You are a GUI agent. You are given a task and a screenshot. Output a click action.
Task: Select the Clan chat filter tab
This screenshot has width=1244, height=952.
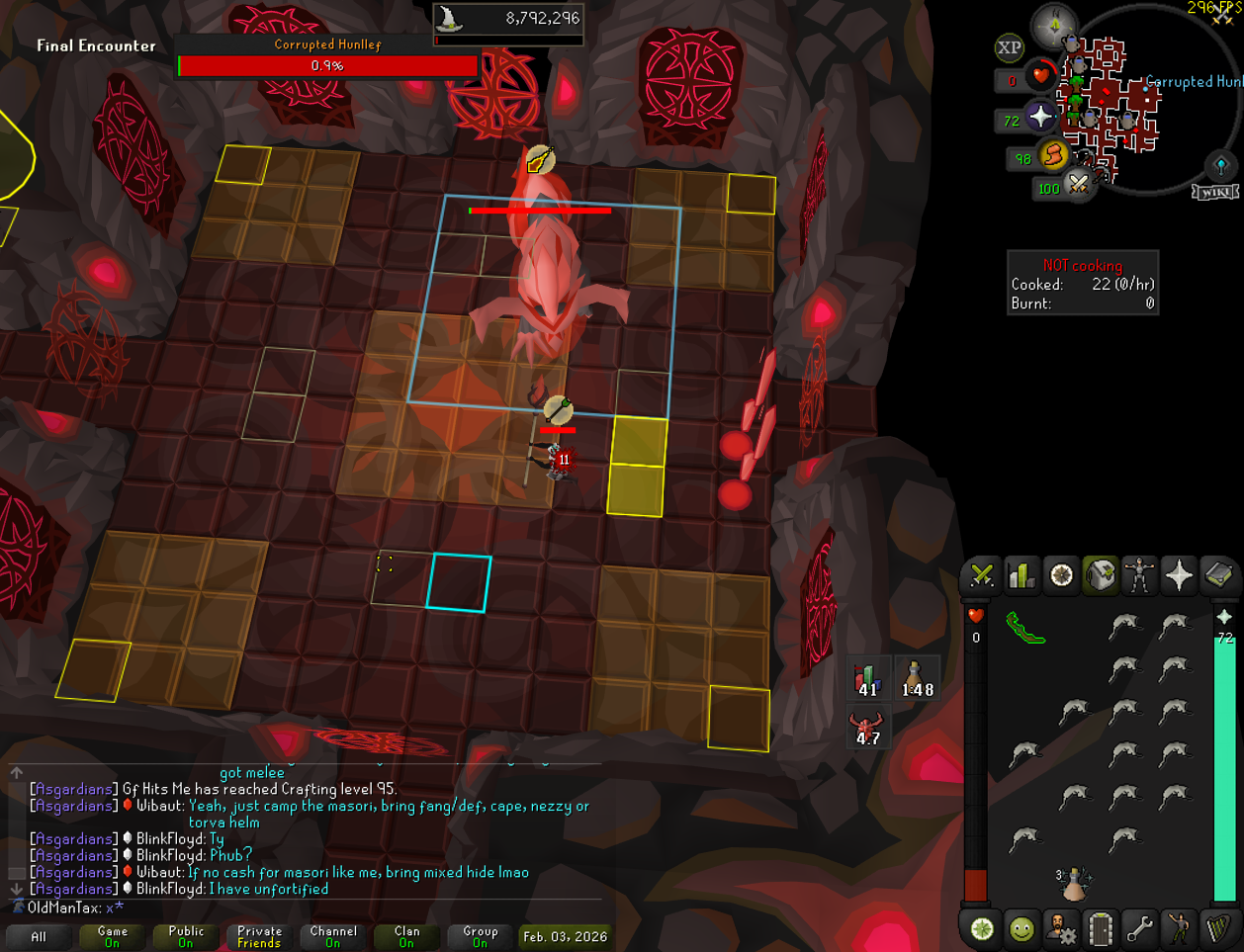click(x=406, y=936)
